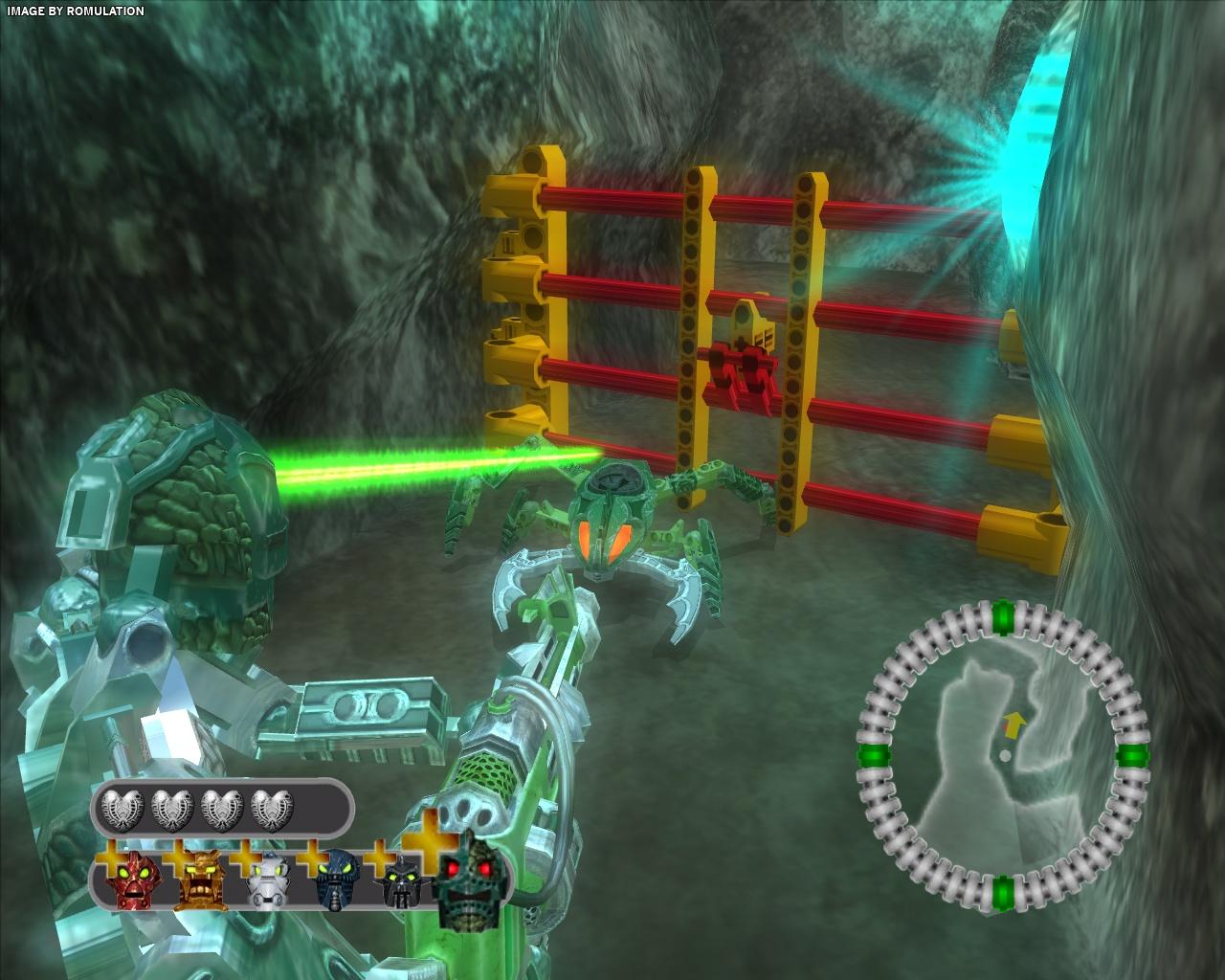Switch to the gold Hewkii mask
This screenshot has width=1225, height=980.
click(x=199, y=881)
